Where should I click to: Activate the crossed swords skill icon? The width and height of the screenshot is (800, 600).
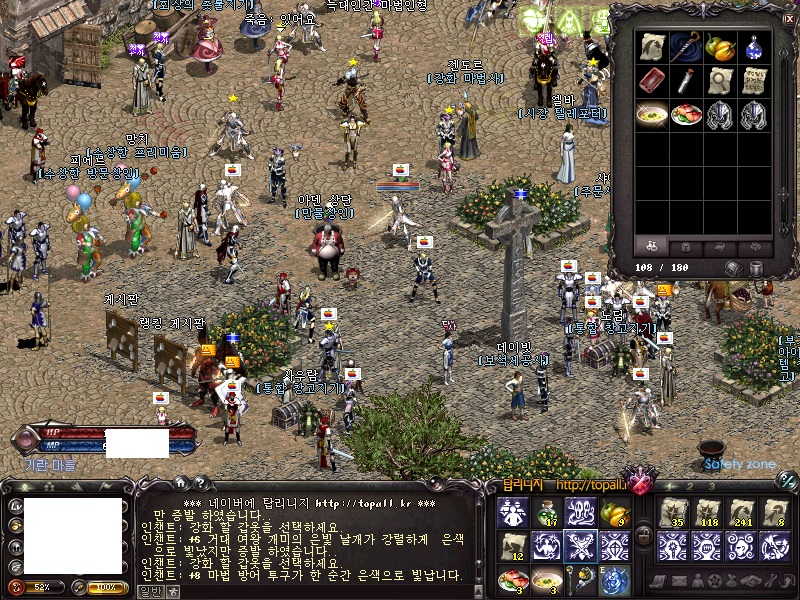click(x=581, y=546)
